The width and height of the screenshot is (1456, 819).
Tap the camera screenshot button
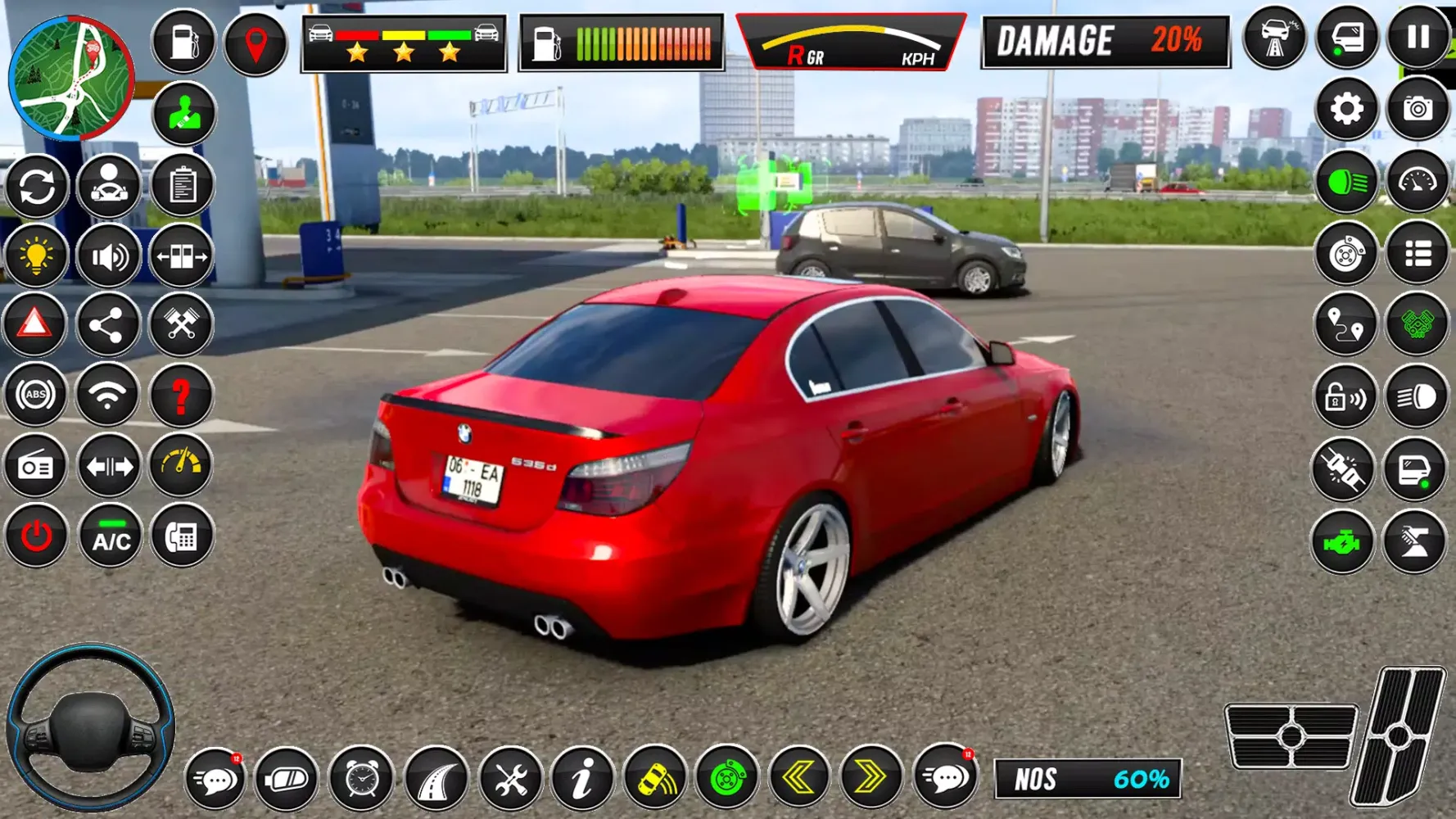[1418, 109]
